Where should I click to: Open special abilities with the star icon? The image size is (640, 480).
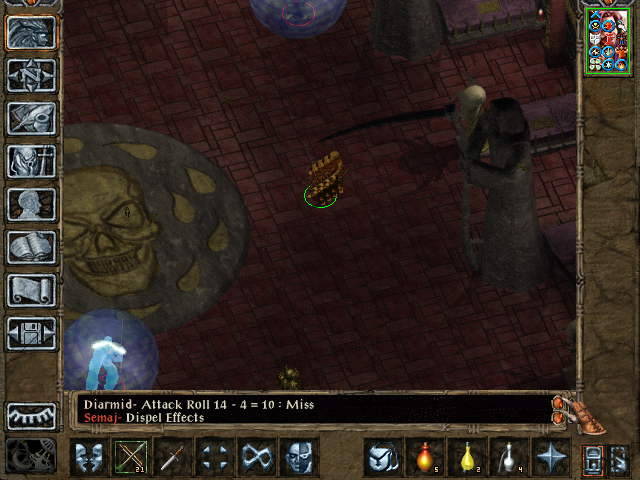pos(551,458)
